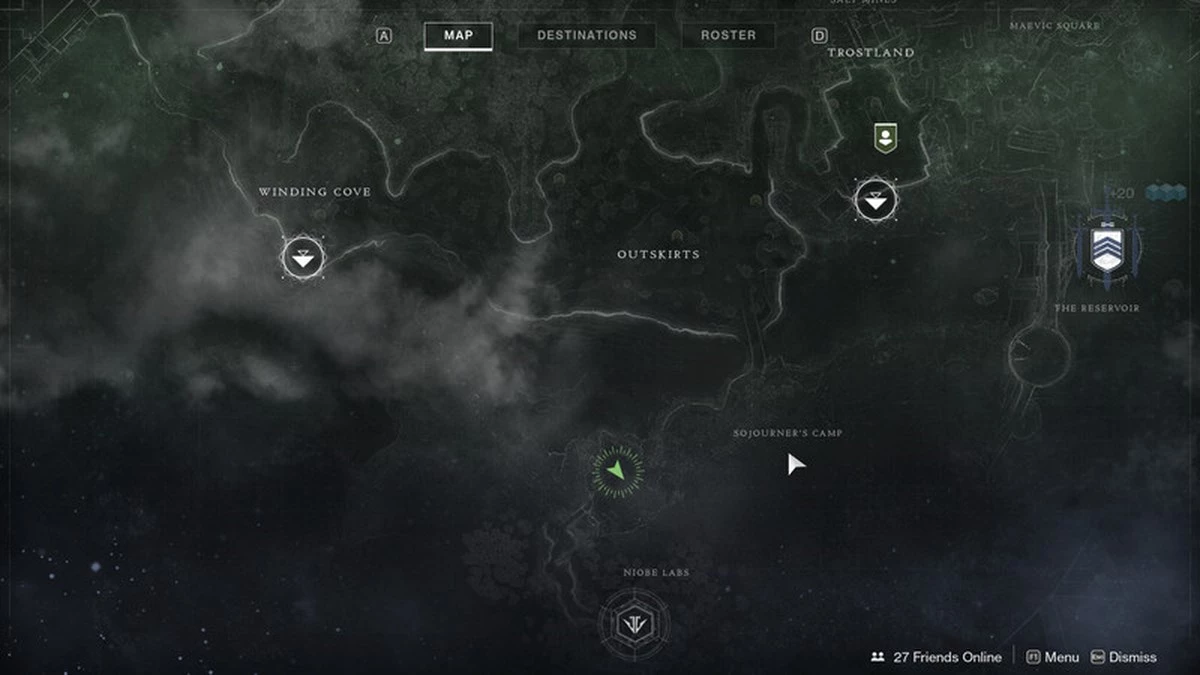Select the Trostland landing zone marker
This screenshot has height=675, width=1200.
pyautogui.click(x=876, y=201)
